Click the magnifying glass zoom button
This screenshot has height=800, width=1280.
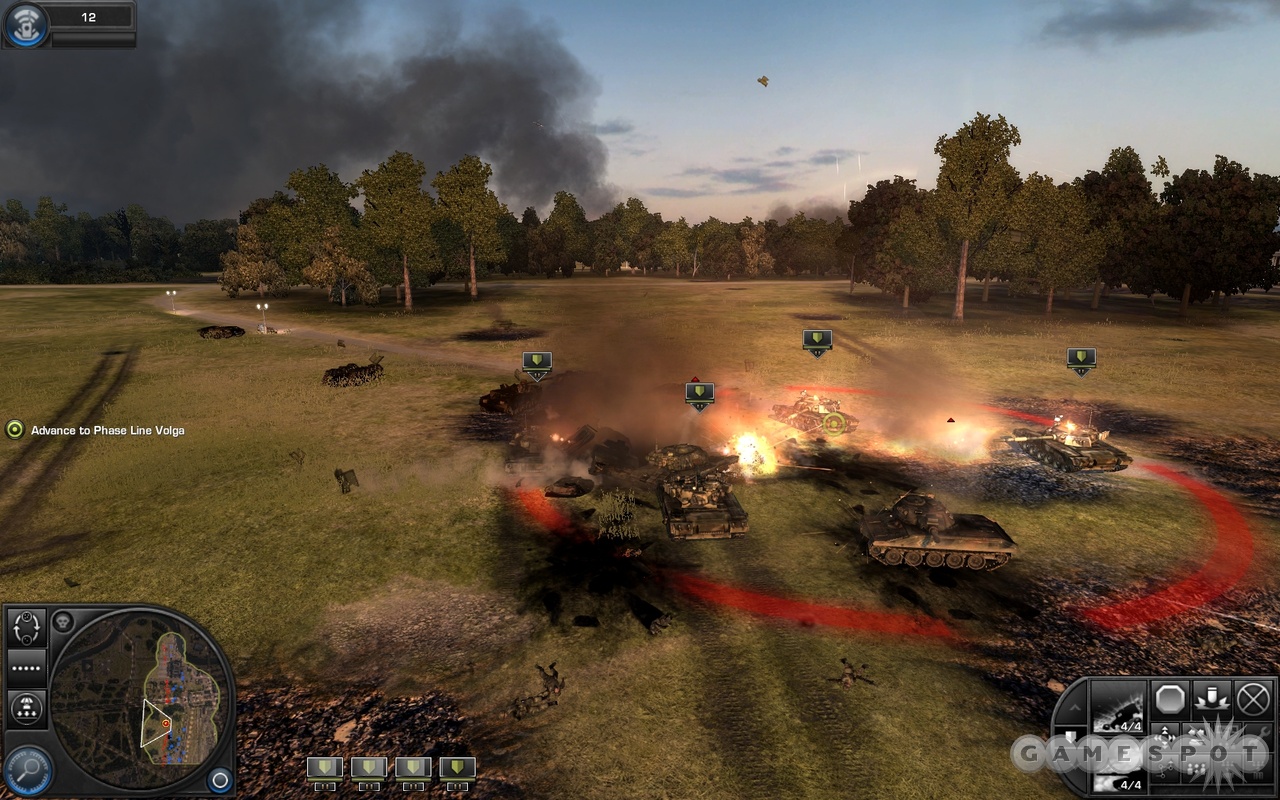tap(27, 770)
